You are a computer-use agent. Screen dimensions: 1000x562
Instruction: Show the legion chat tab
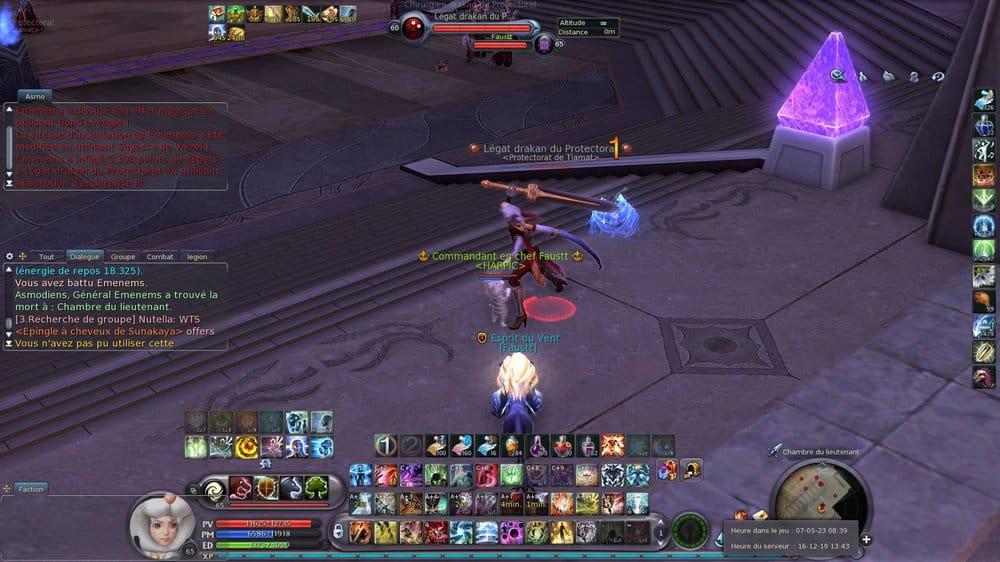click(x=197, y=257)
